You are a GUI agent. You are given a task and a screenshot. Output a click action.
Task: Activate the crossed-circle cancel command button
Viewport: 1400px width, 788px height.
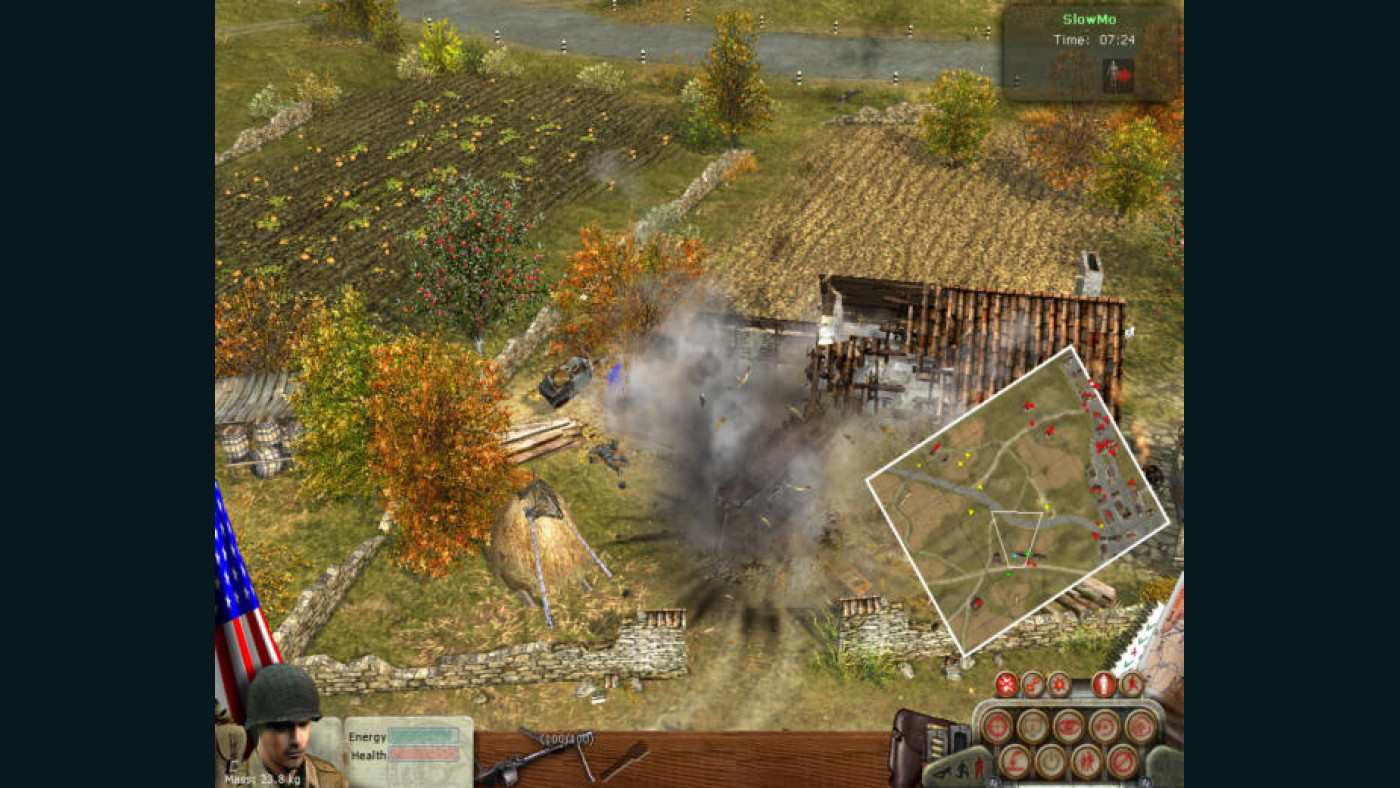(1122, 762)
